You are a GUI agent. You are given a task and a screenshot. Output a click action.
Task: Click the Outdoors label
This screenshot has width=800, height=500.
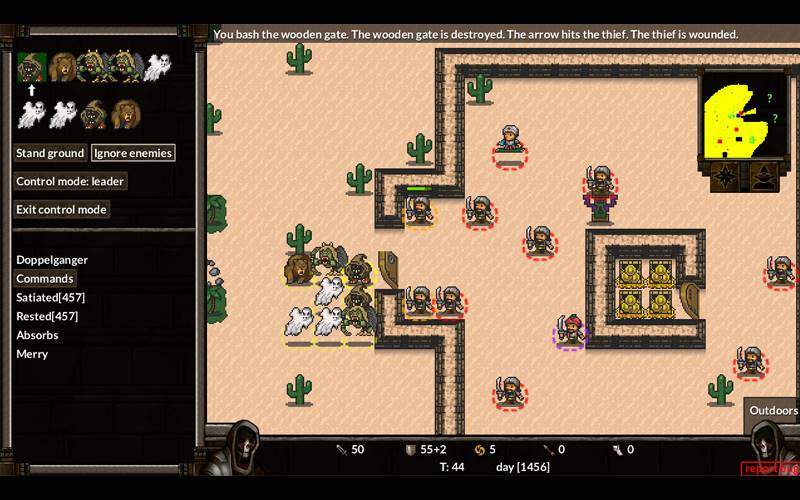pyautogui.click(x=773, y=410)
